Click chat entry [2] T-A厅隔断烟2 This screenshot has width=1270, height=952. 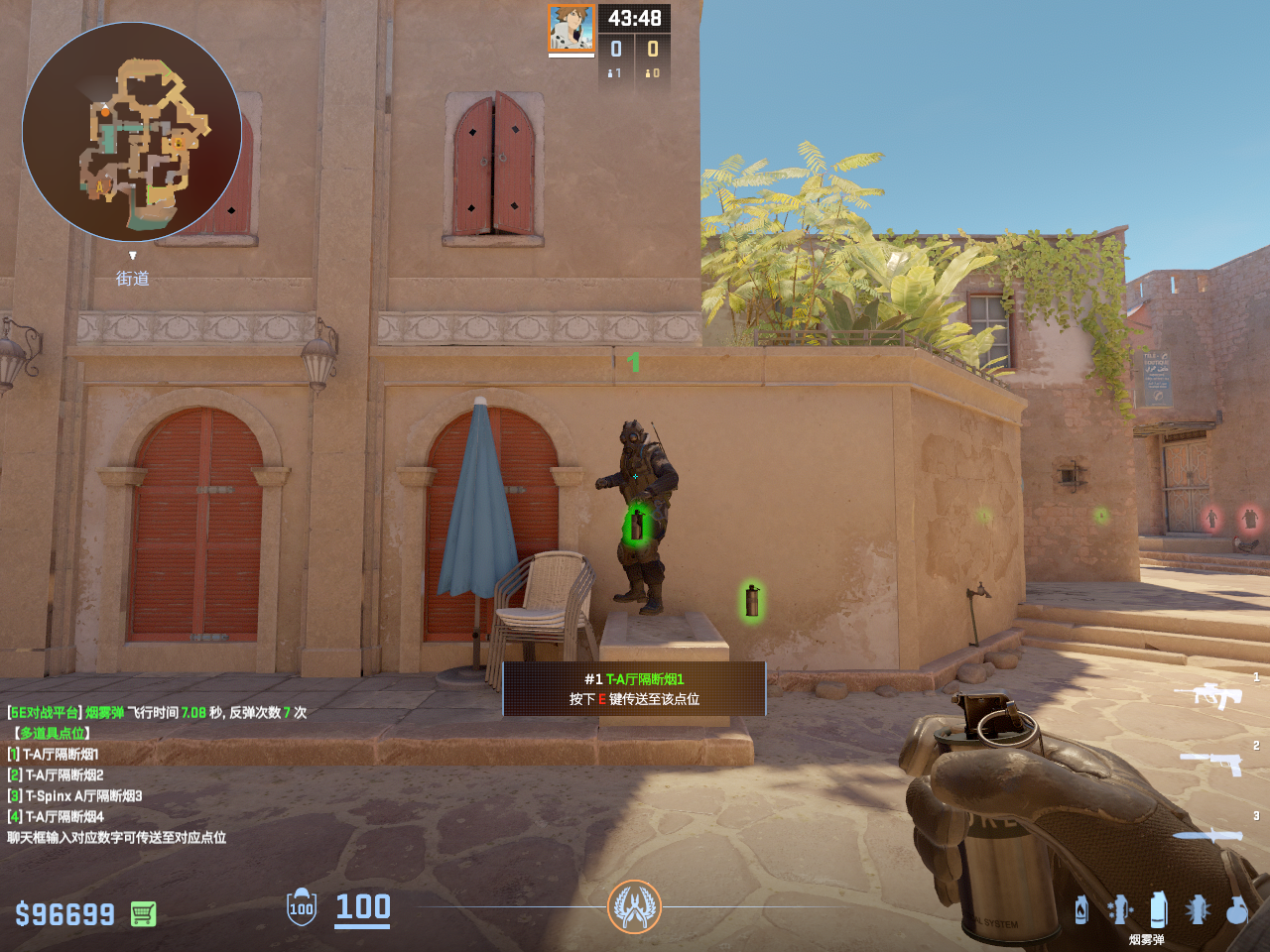click(57, 775)
